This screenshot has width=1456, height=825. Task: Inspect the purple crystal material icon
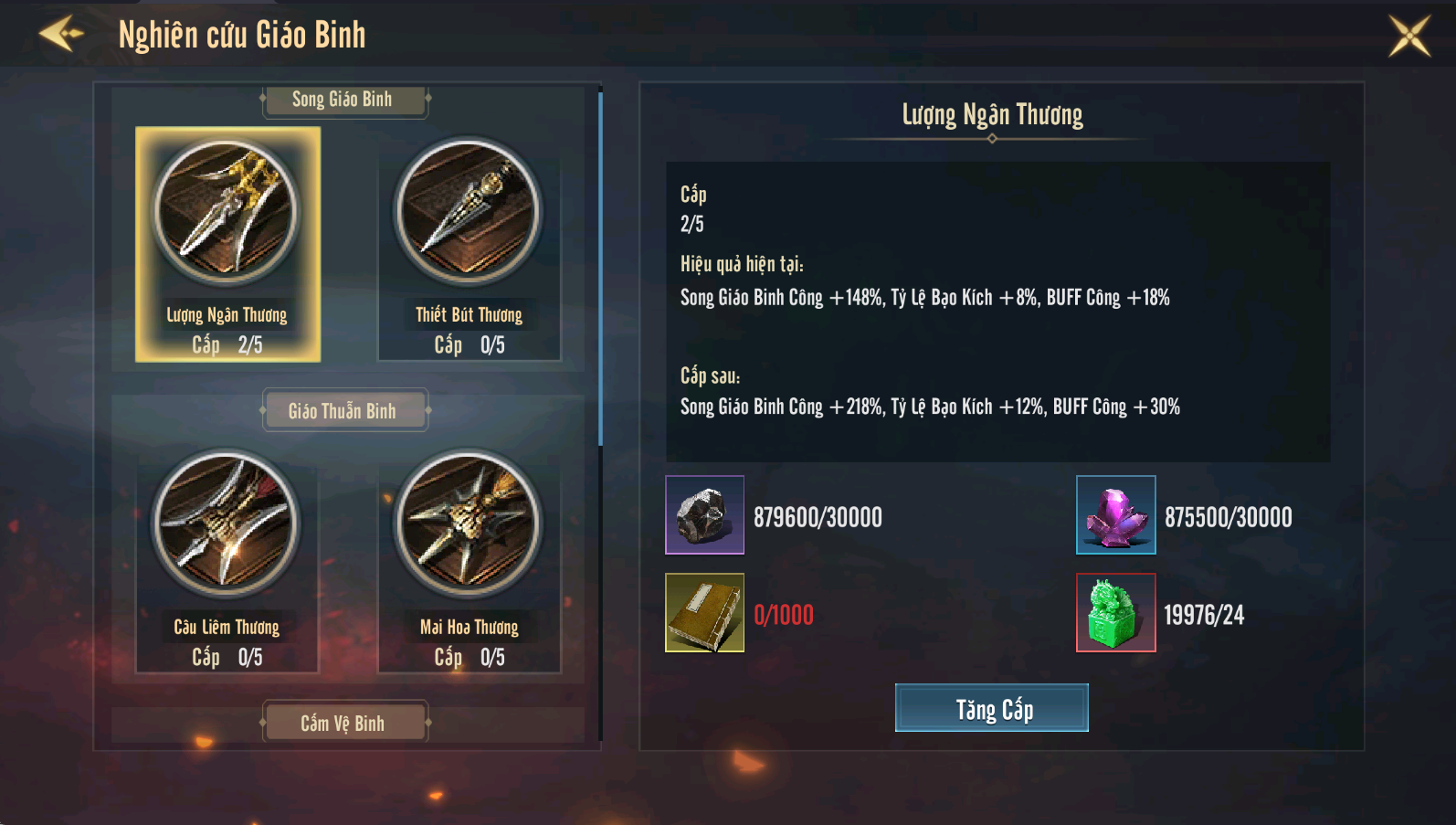(1115, 514)
